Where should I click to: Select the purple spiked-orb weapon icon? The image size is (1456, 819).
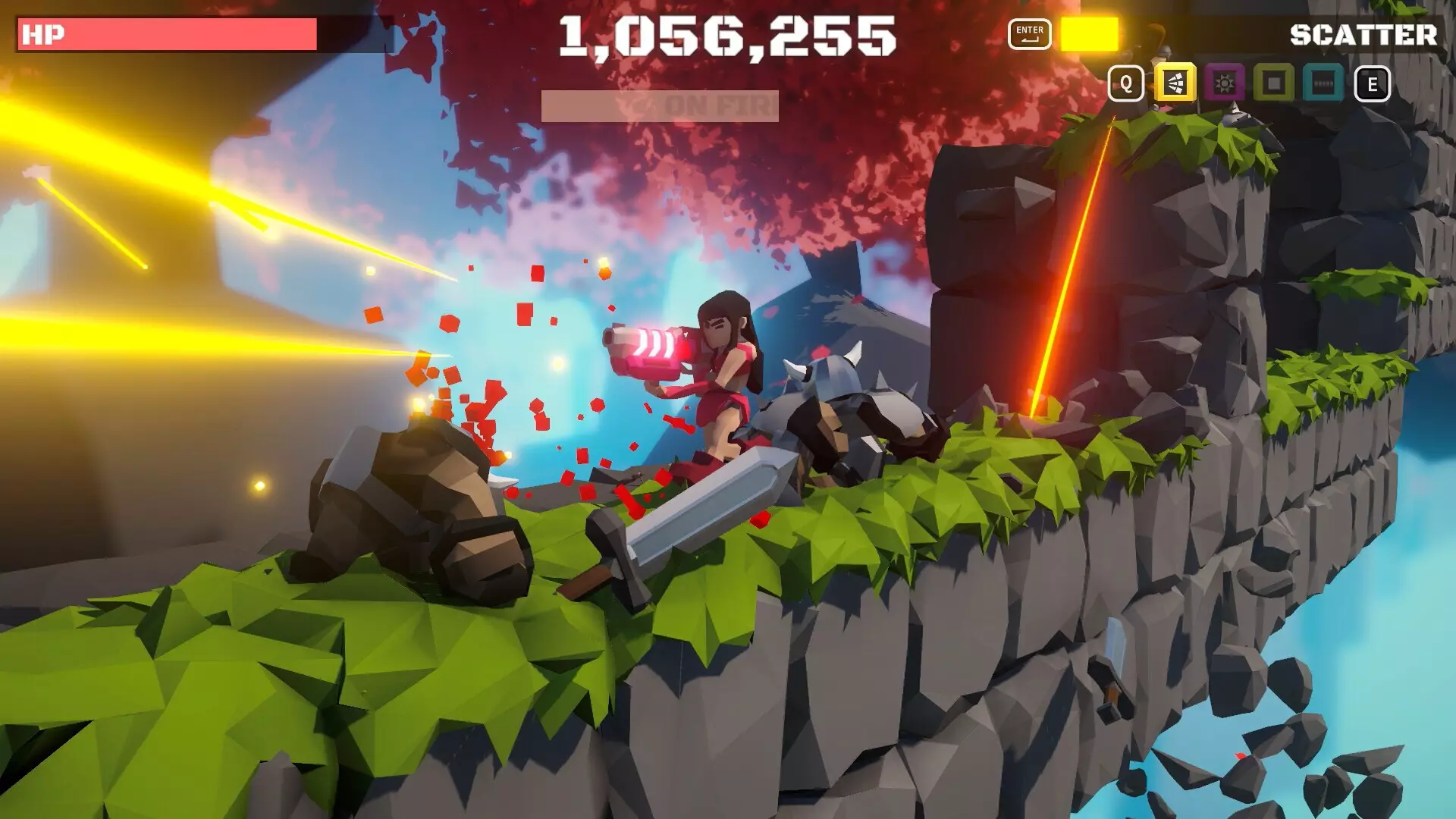[1225, 83]
